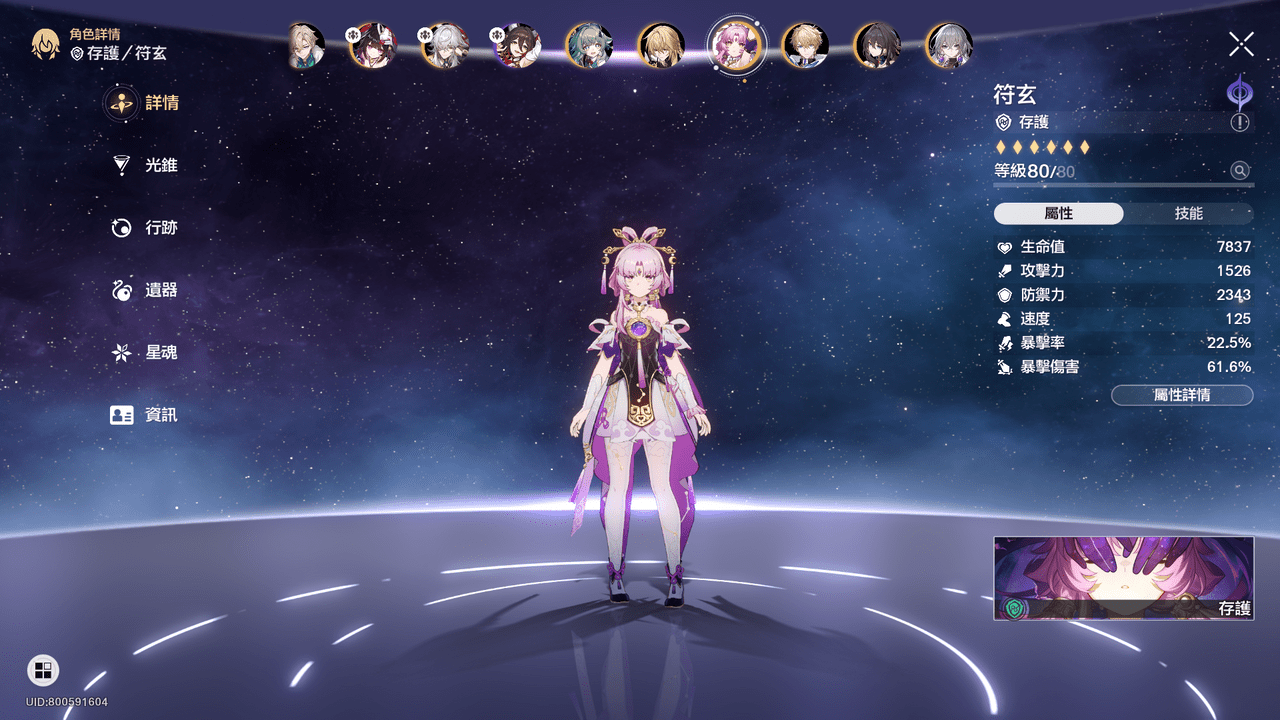The width and height of the screenshot is (1280, 720).
Task: Select Sparkle's fox-mask portrait
Action: pyautogui.click(x=372, y=46)
